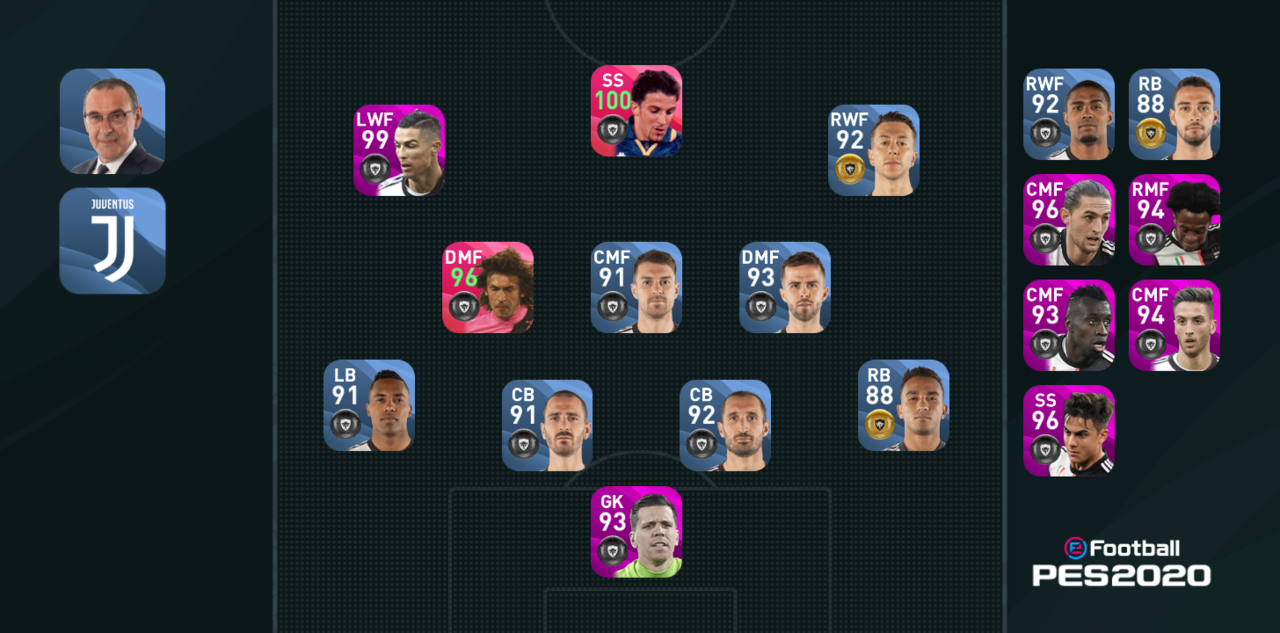
Task: Pick the CB 91 centre-back card
Action: 547,425
